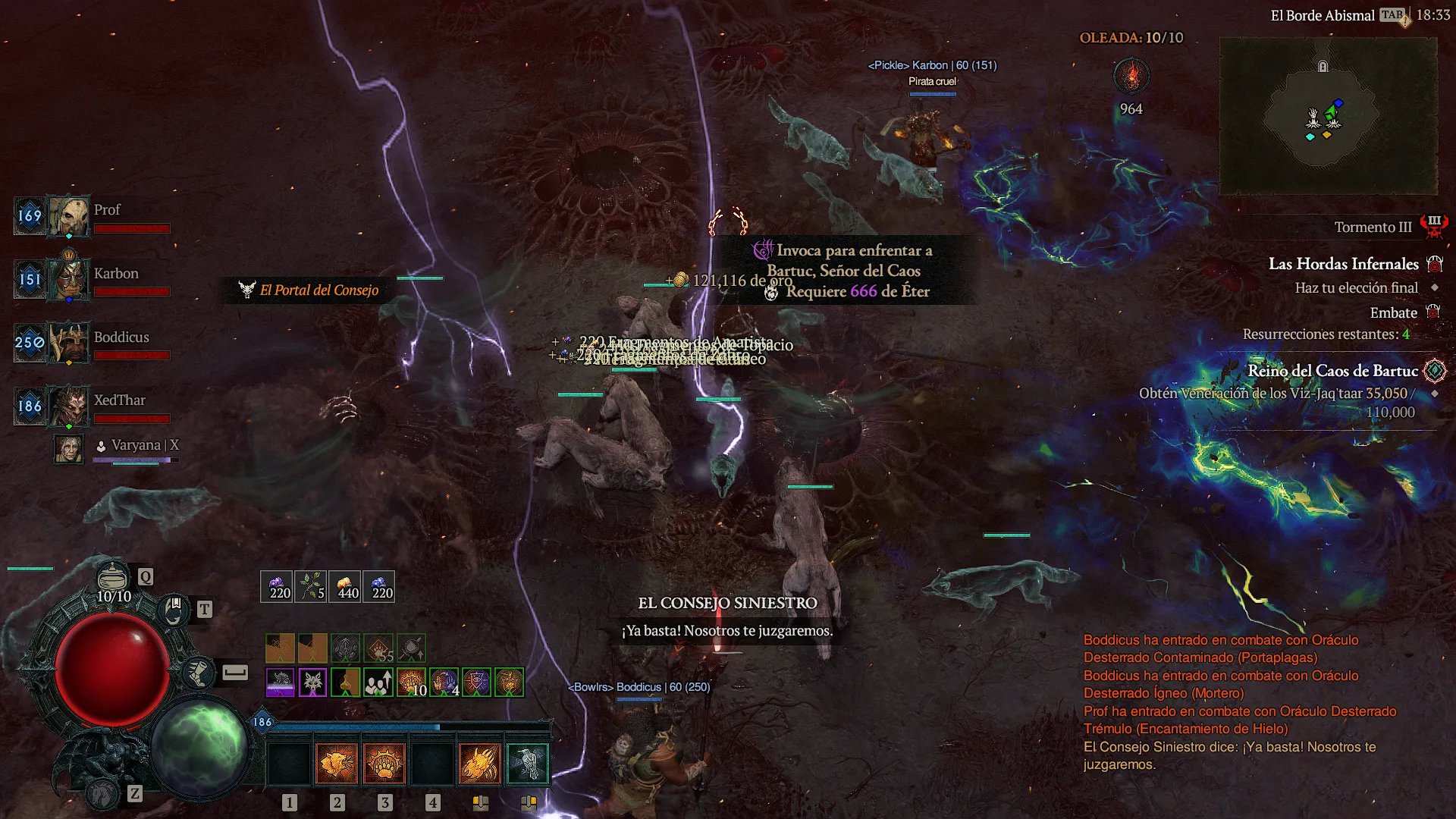This screenshot has height=819, width=1456.
Task: Select Varyana's mercenary portrait
Action: [68, 449]
